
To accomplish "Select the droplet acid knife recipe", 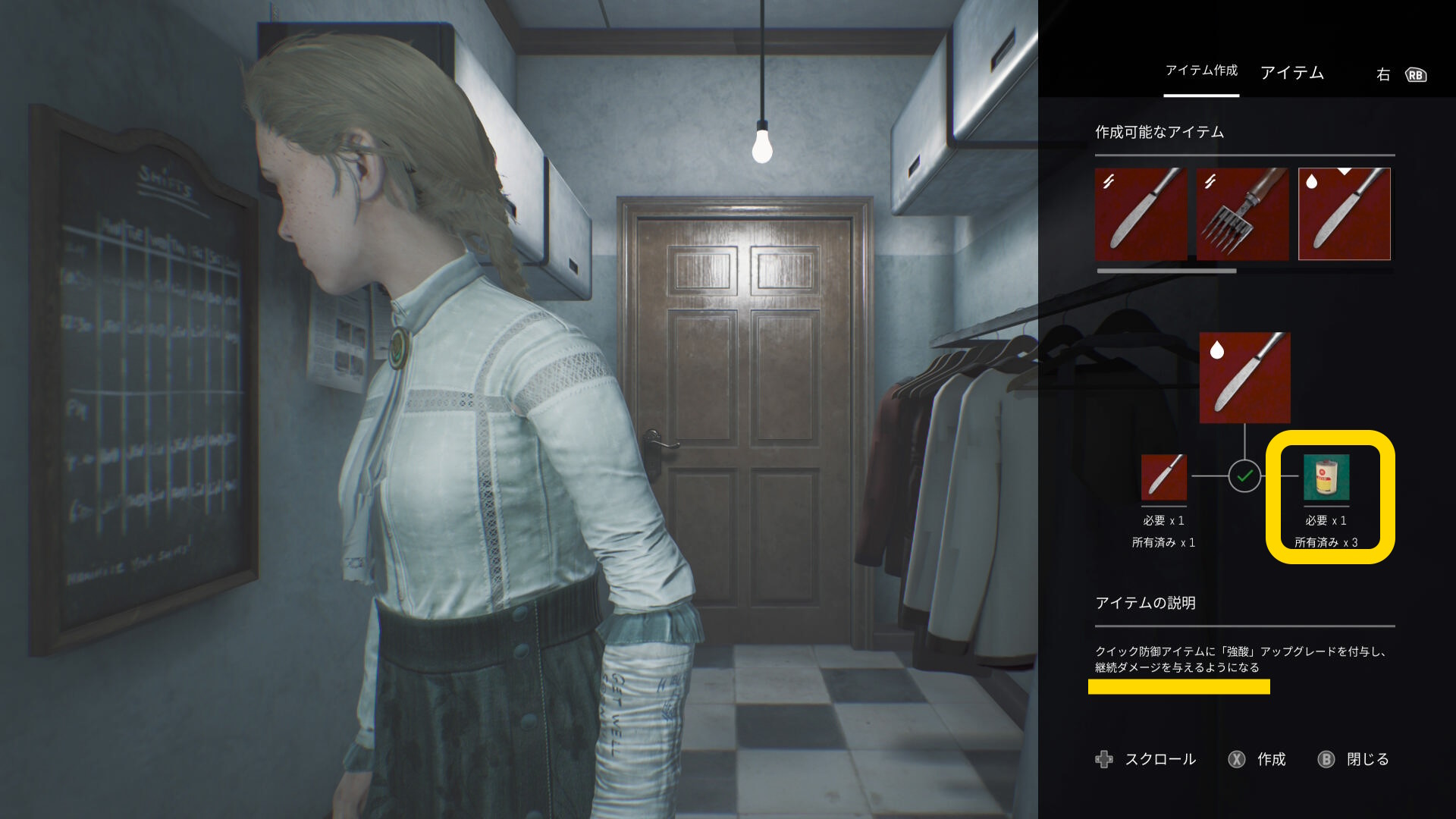I will click(x=1344, y=214).
